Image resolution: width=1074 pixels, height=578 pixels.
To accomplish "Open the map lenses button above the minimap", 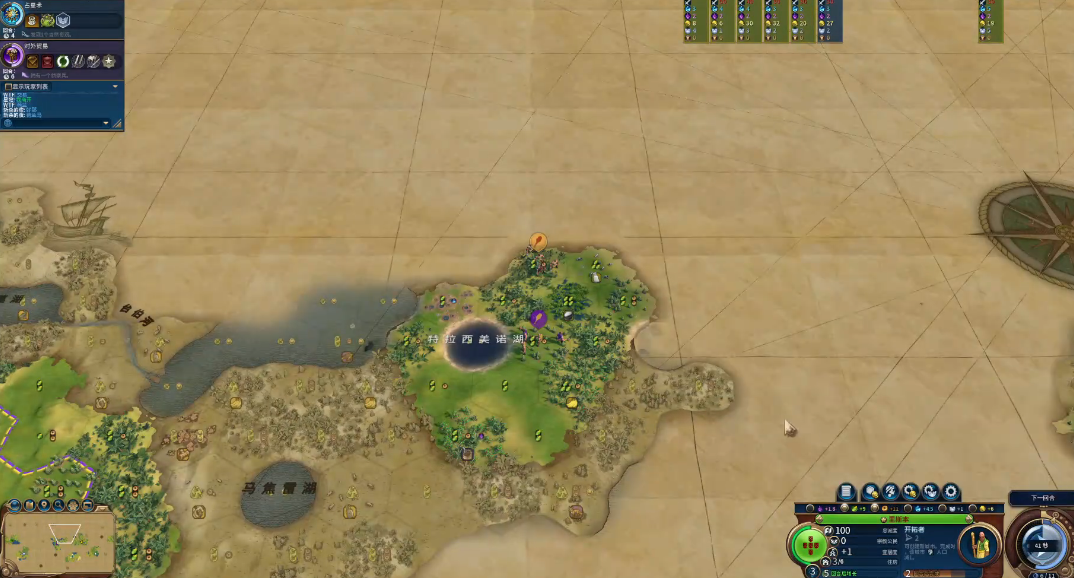I will (29, 505).
